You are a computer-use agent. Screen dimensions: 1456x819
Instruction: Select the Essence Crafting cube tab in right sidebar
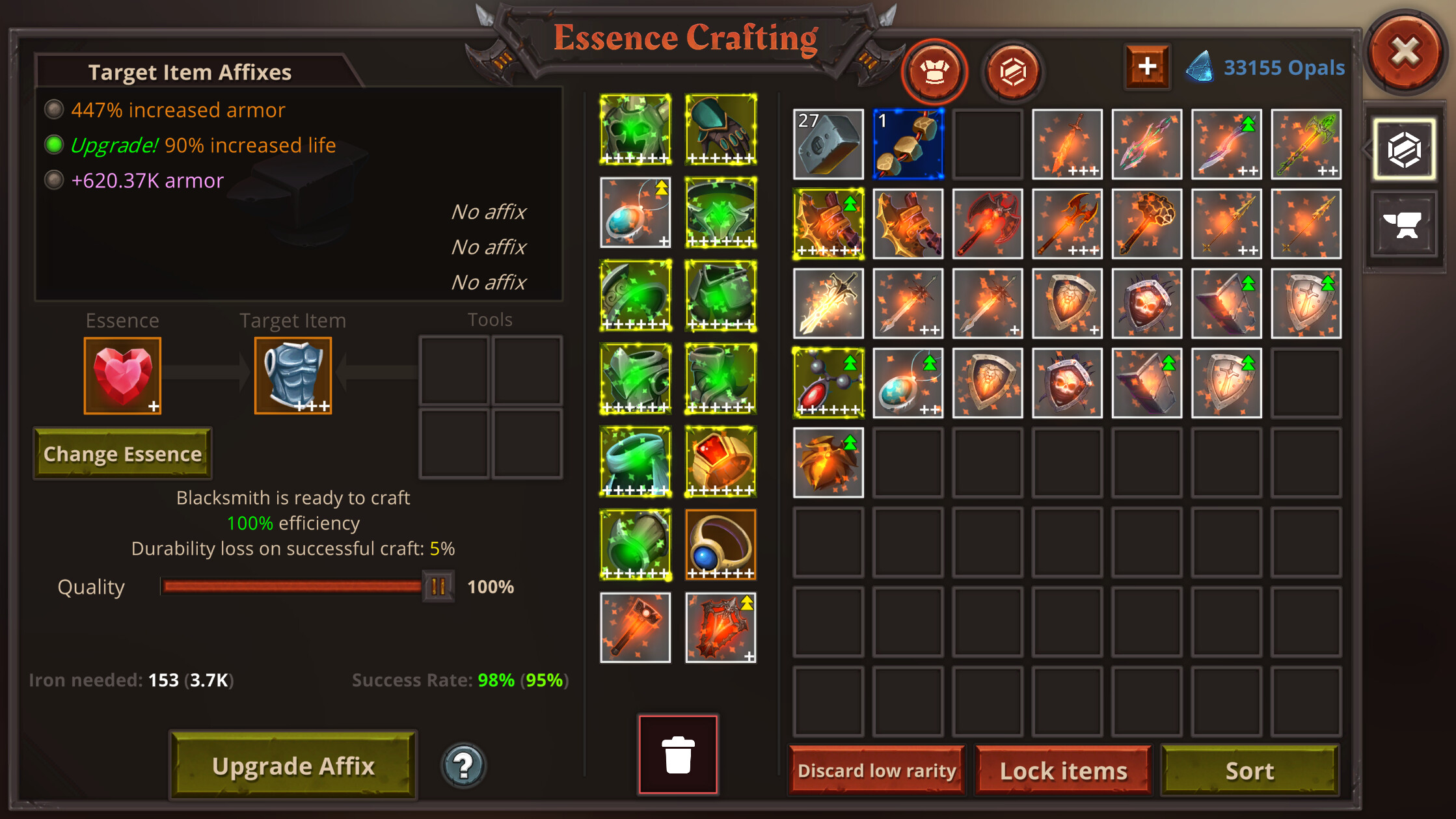[1403, 148]
